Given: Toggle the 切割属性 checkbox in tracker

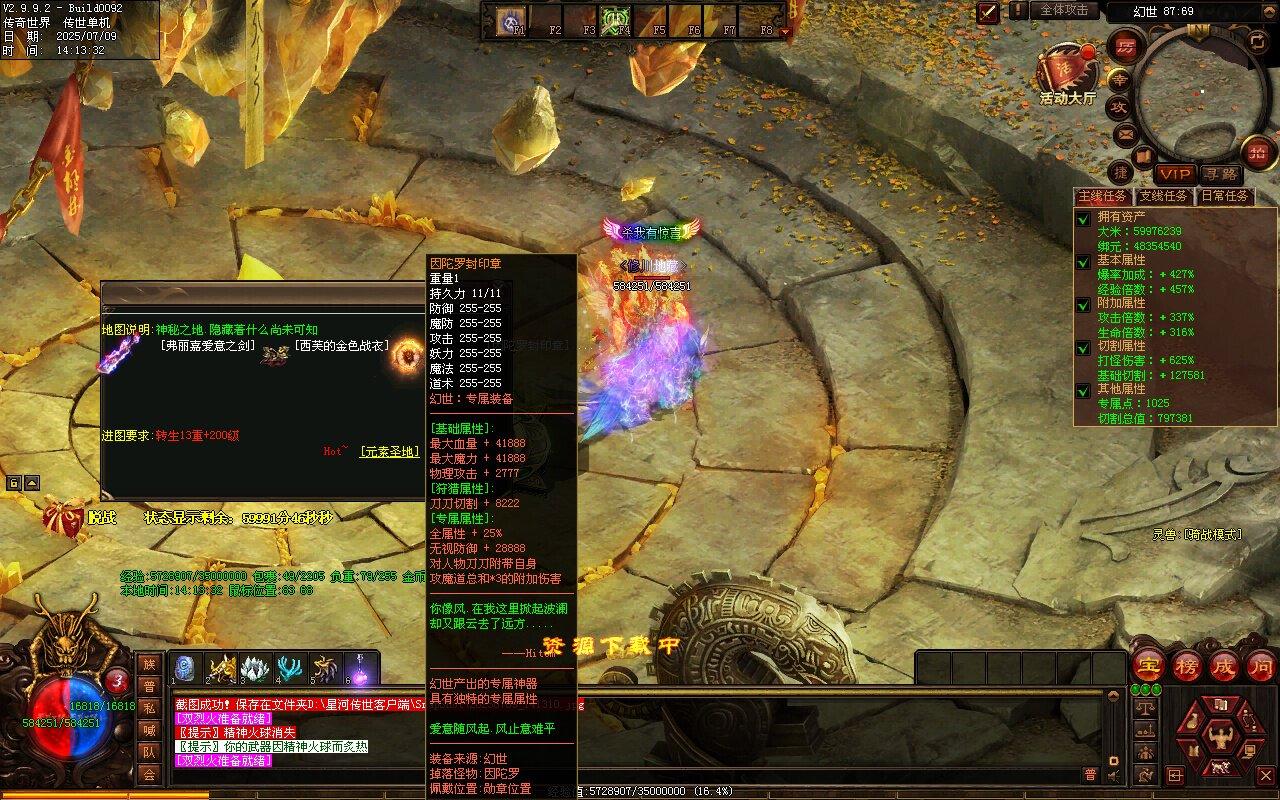Looking at the screenshot, I should tap(1083, 347).
